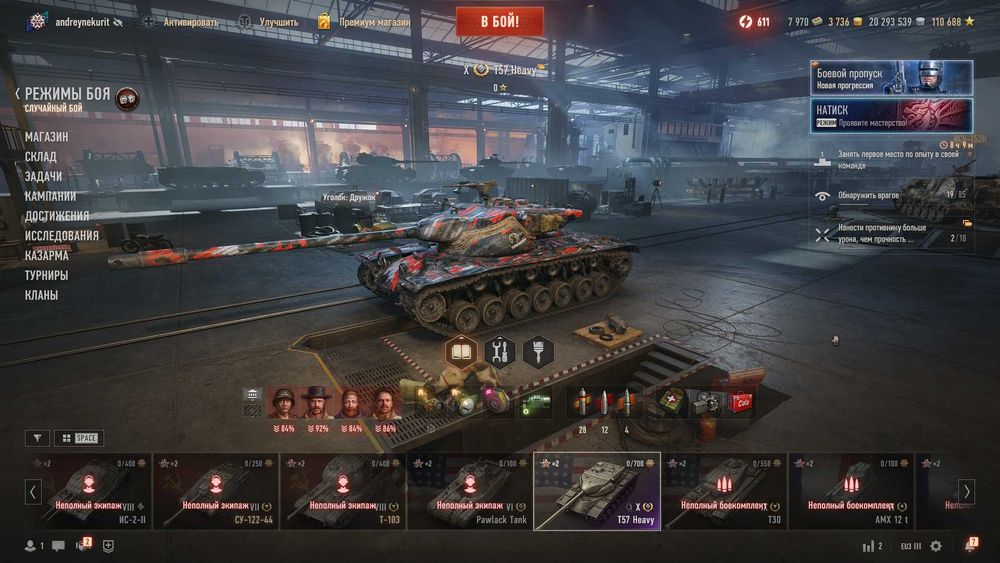
Task: Go to the СКЛАД depot
Action: pos(41,157)
